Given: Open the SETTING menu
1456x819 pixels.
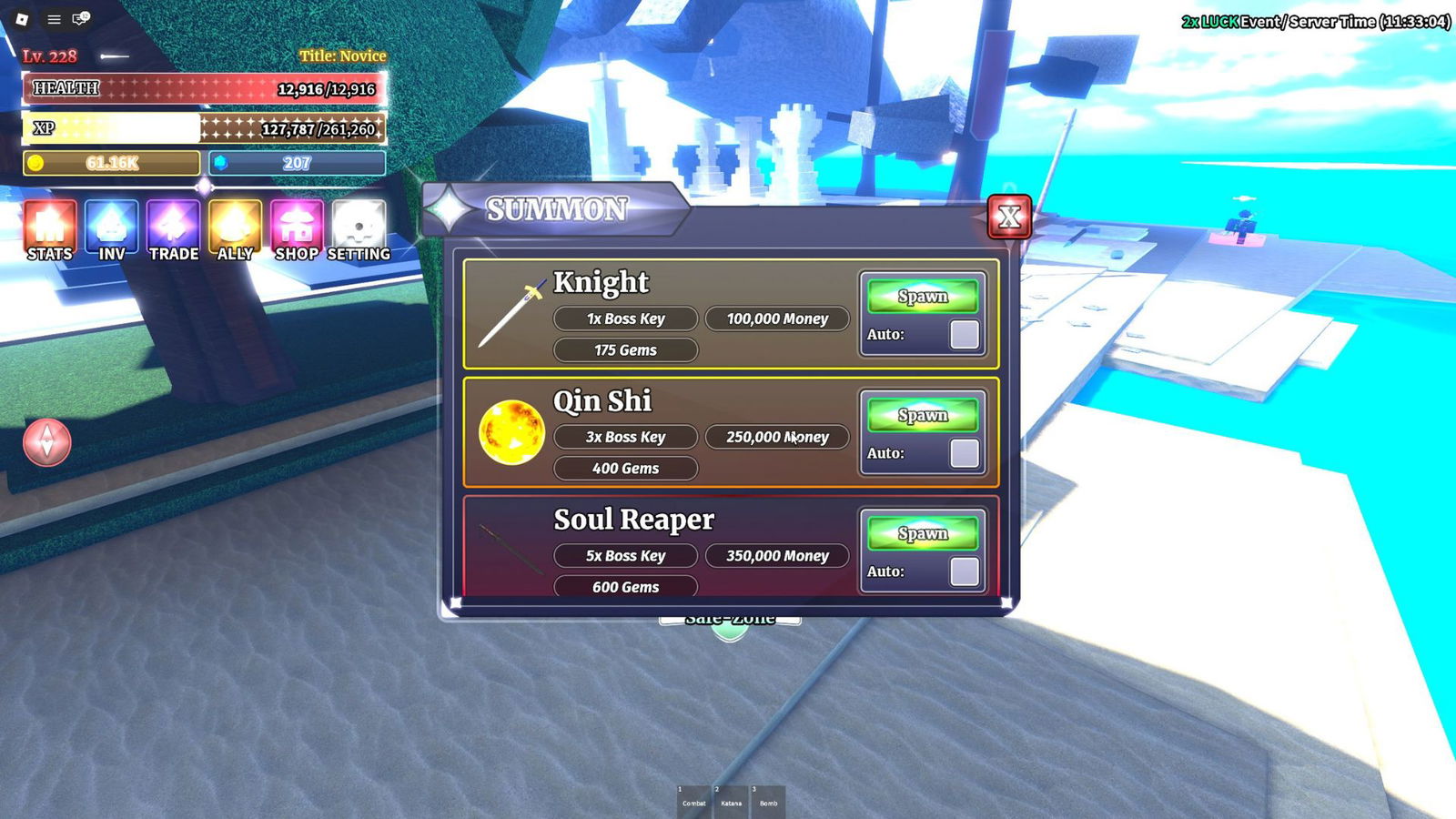Looking at the screenshot, I should [359, 231].
